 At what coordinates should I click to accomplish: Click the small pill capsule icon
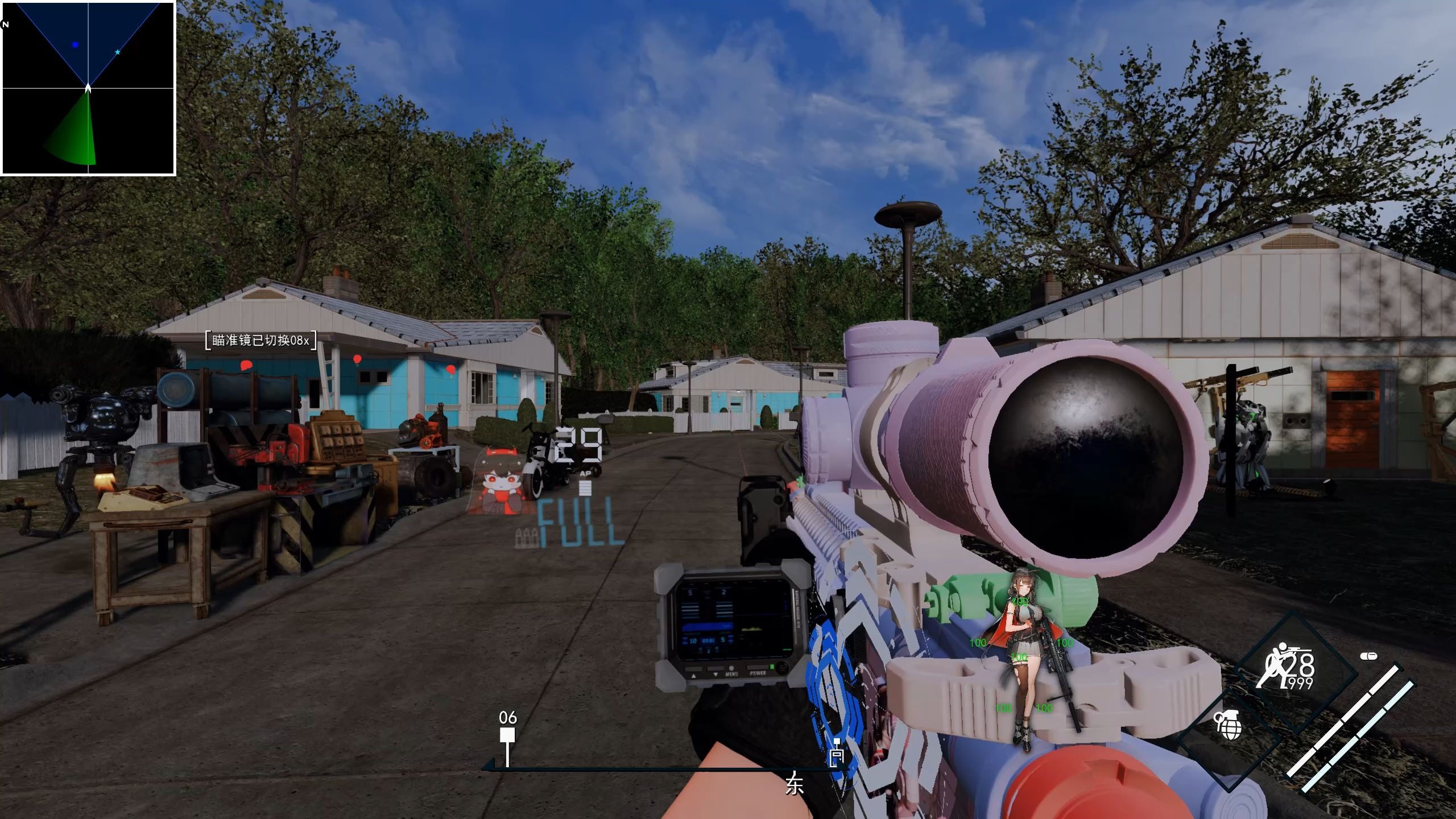click(1368, 656)
